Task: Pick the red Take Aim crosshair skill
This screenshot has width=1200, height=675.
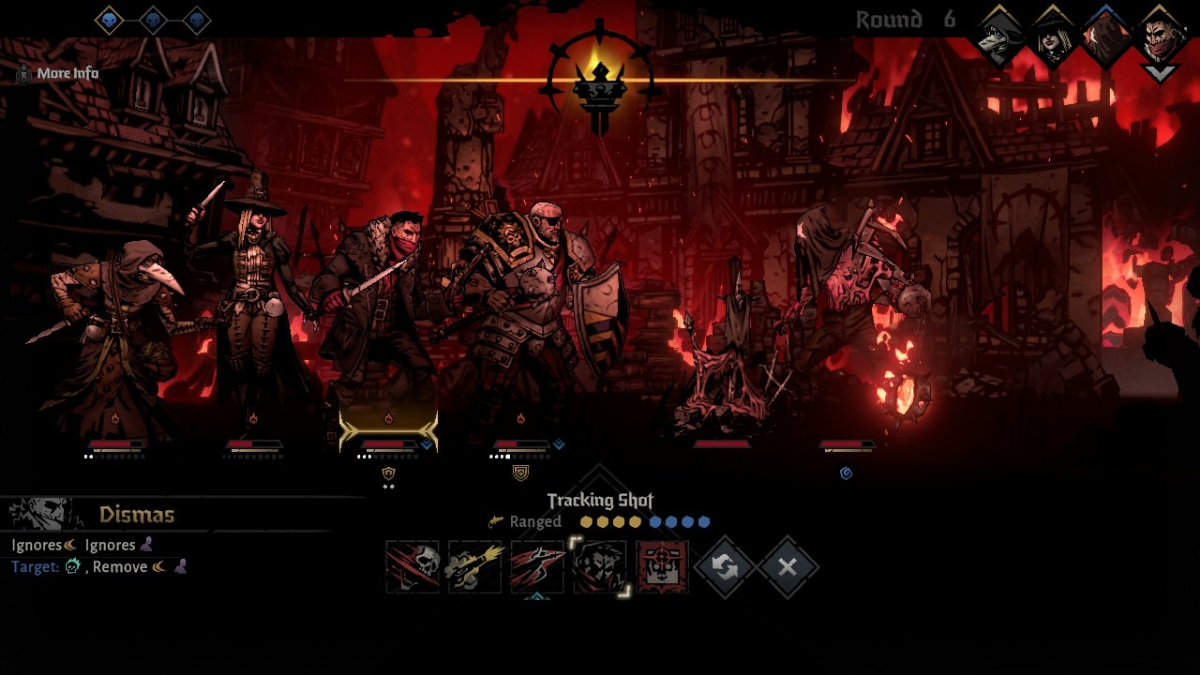Action: pos(663,567)
